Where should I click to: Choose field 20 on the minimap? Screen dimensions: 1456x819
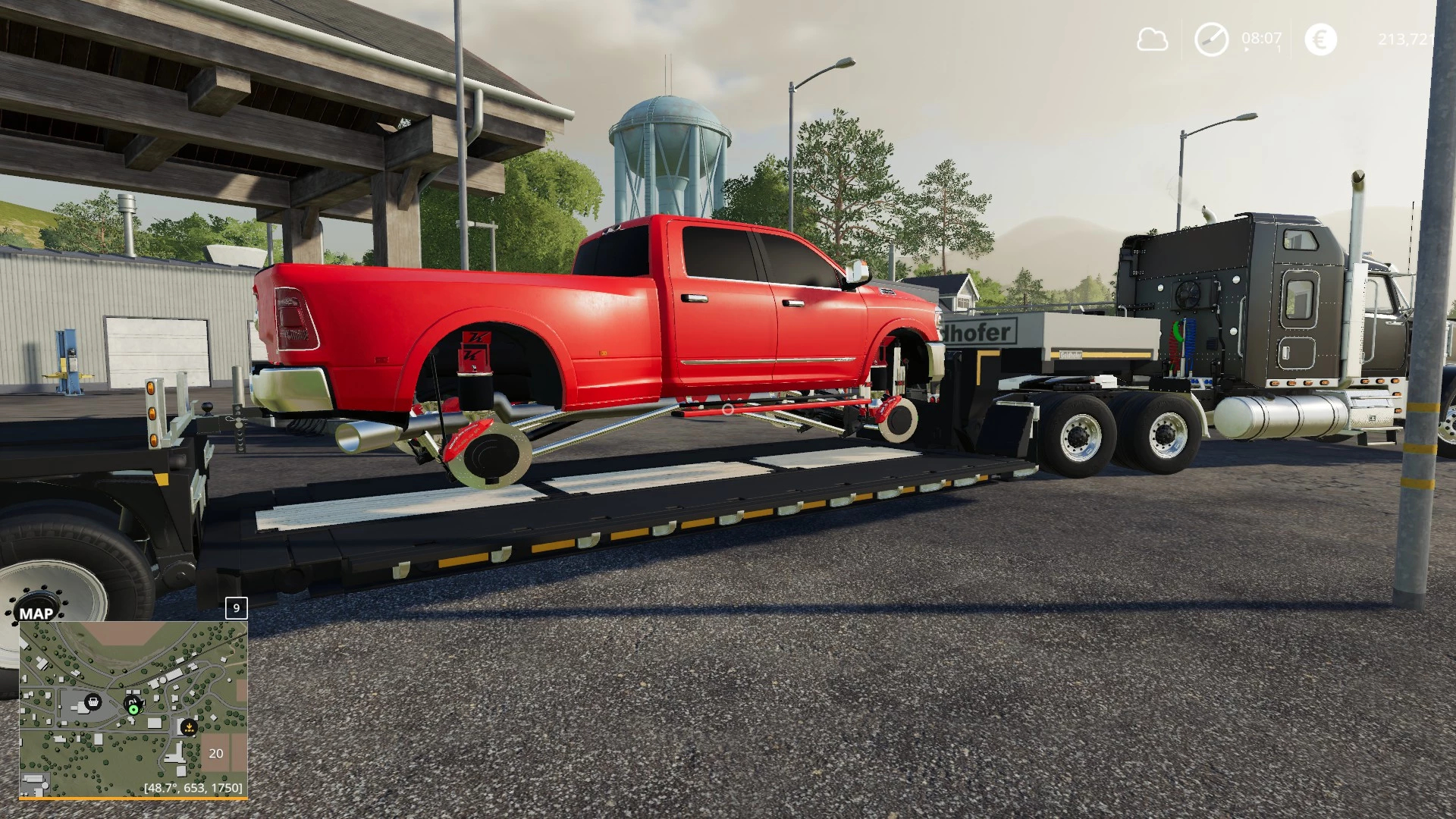(x=216, y=753)
